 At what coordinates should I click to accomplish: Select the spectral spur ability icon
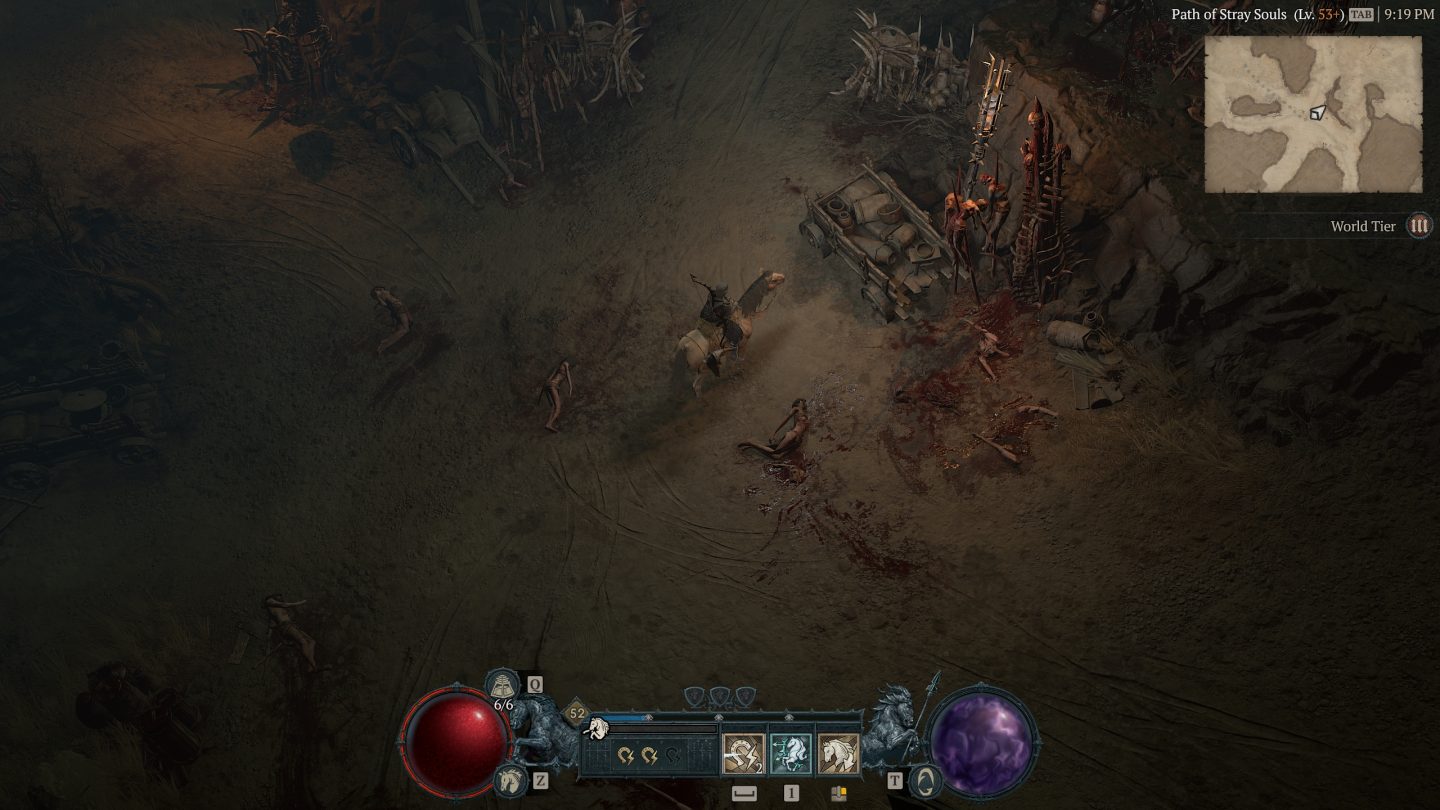(x=788, y=754)
